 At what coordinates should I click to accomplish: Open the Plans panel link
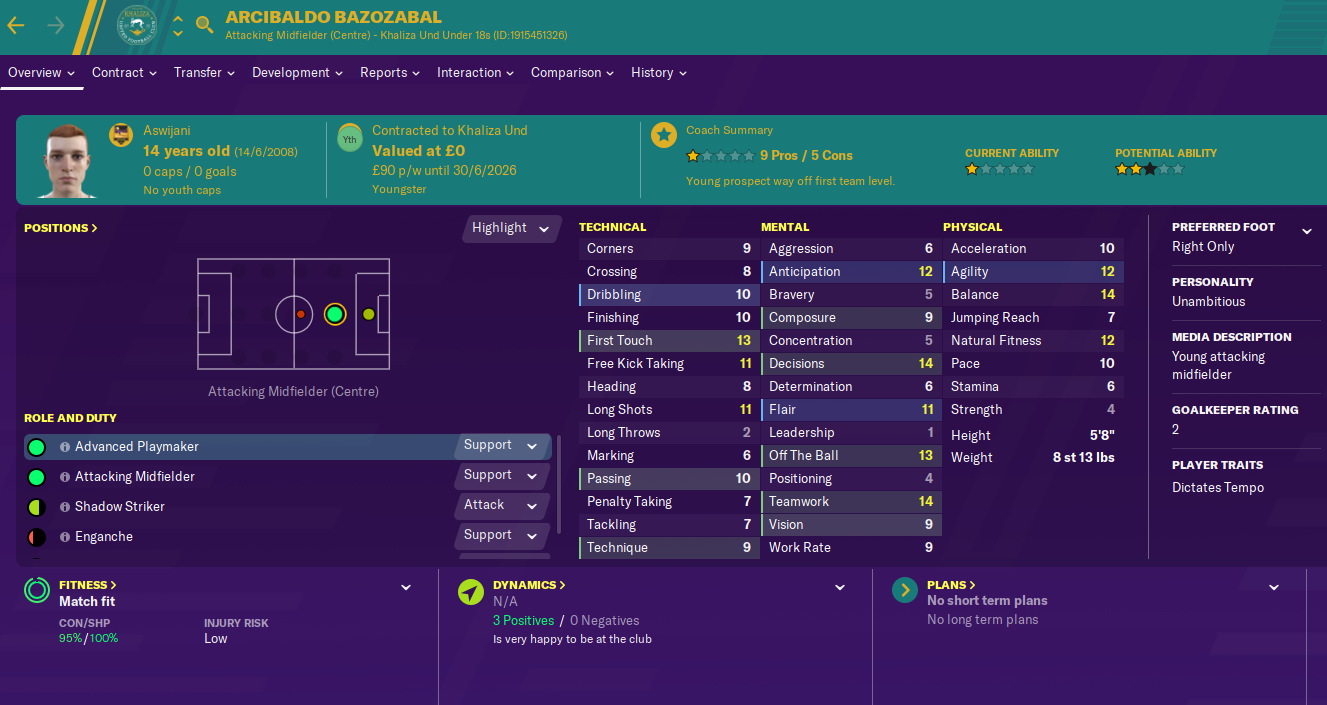point(951,585)
